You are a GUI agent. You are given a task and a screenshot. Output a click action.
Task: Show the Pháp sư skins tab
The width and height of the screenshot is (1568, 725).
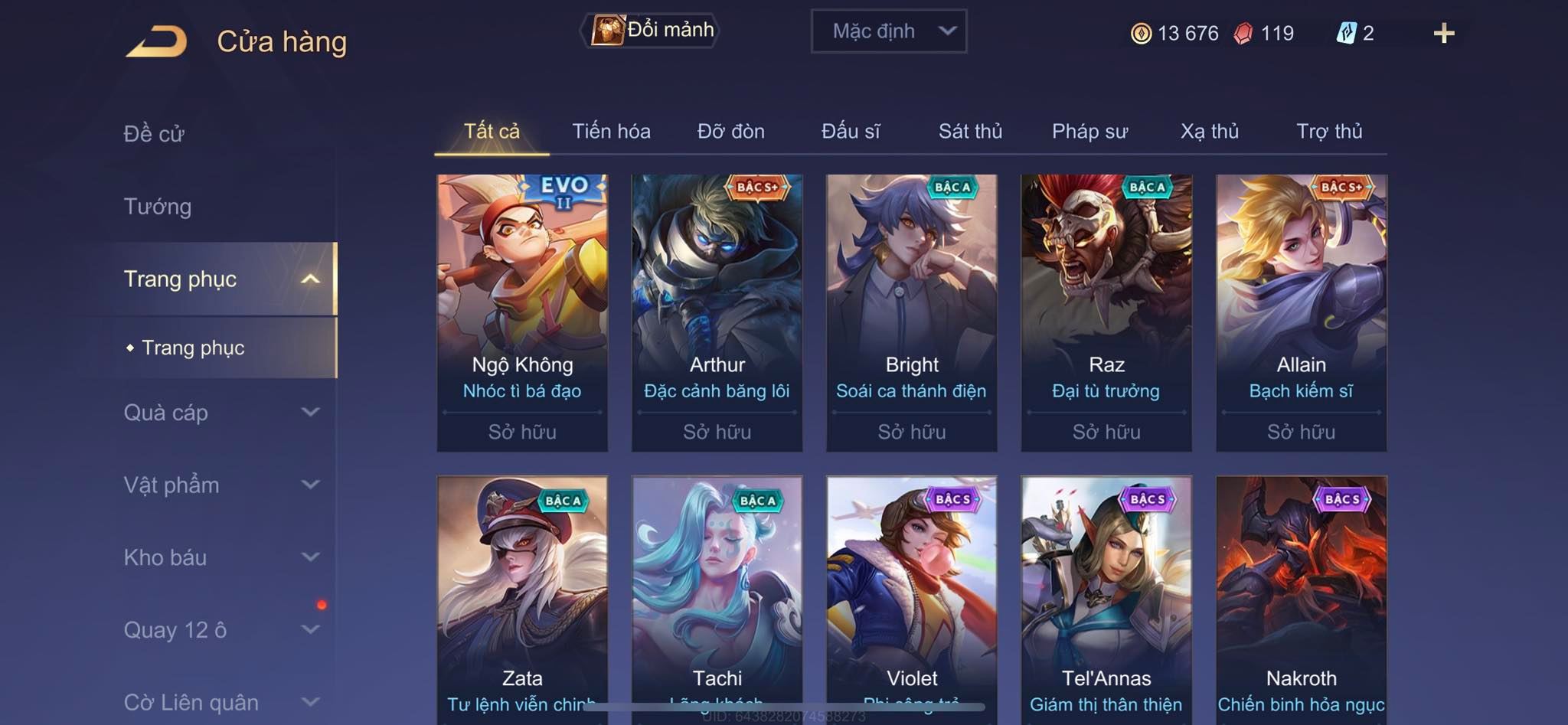coord(1089,132)
